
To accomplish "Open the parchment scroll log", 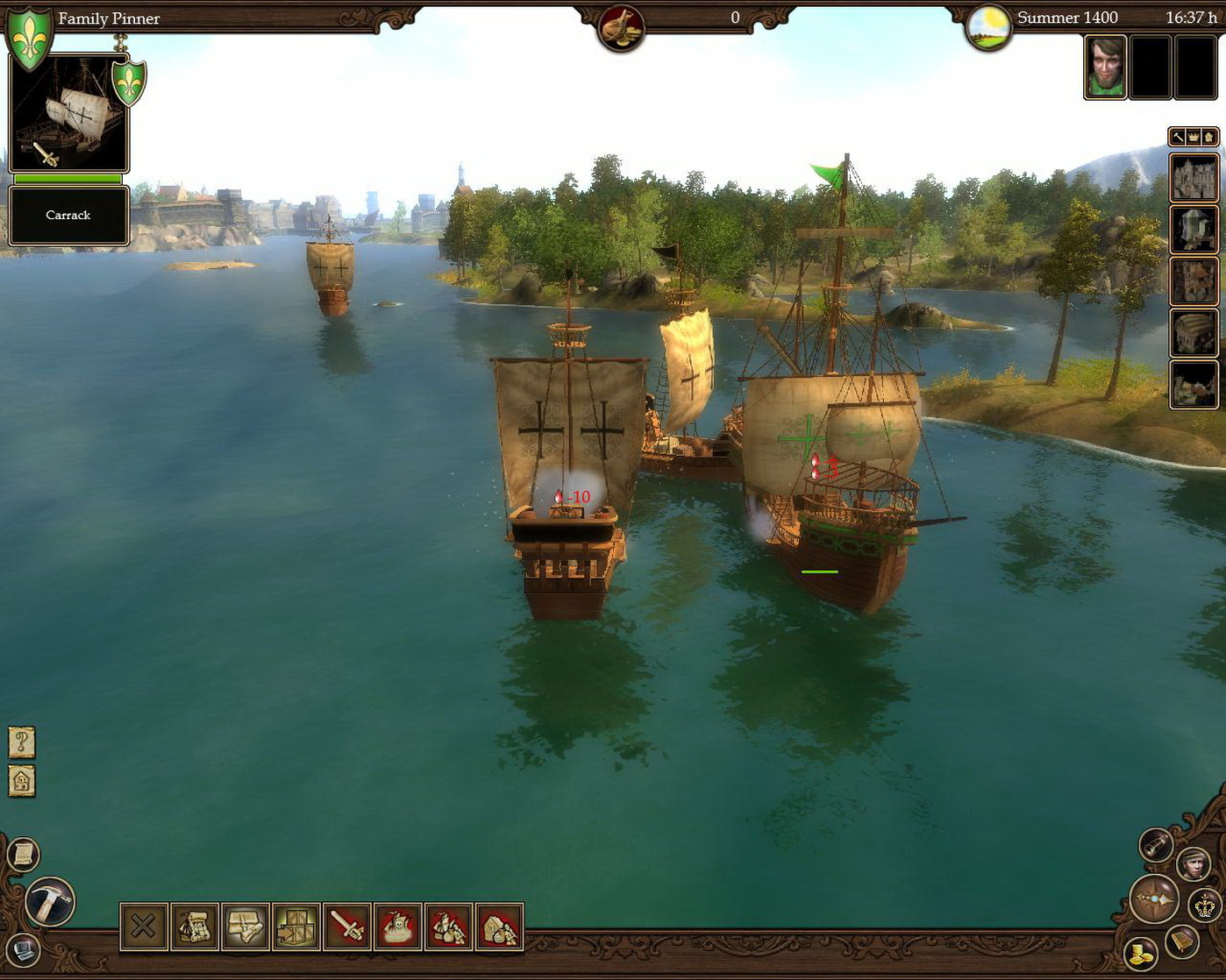I will (x=24, y=854).
